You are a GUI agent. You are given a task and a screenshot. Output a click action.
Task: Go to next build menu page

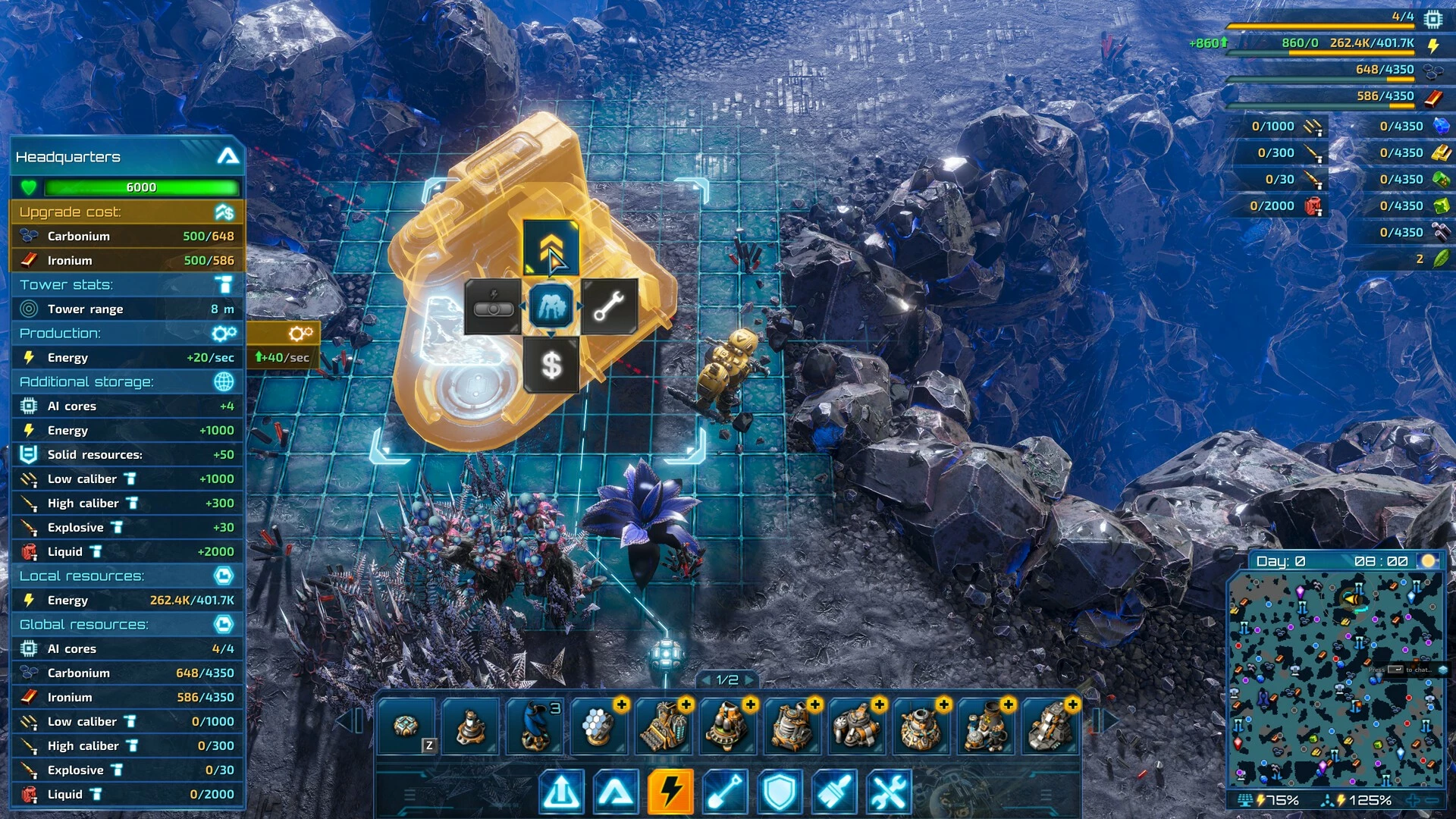[750, 680]
